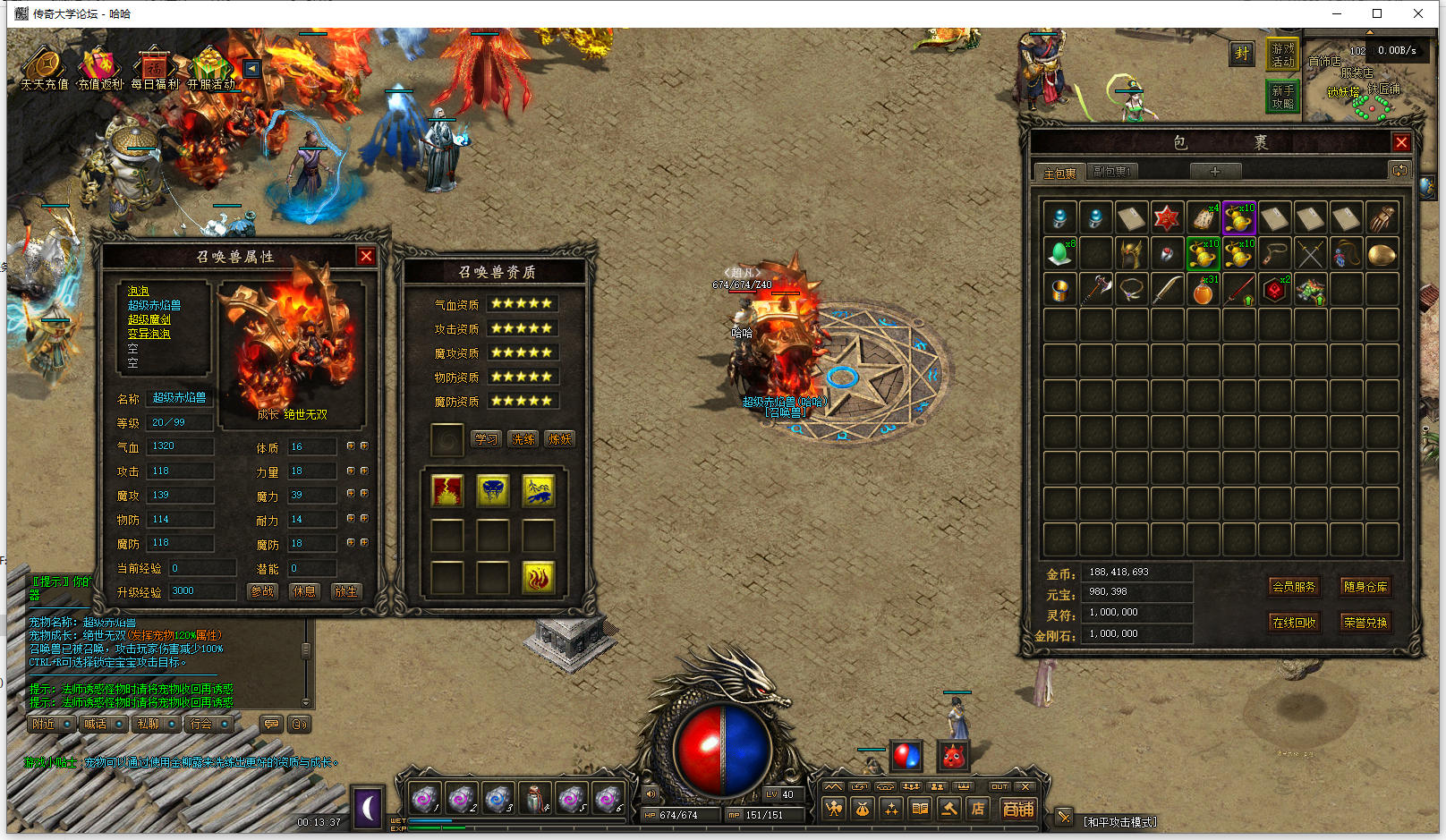This screenshot has width=1446, height=840.
Task: Click the 参战 pet battle button
Action: [262, 591]
